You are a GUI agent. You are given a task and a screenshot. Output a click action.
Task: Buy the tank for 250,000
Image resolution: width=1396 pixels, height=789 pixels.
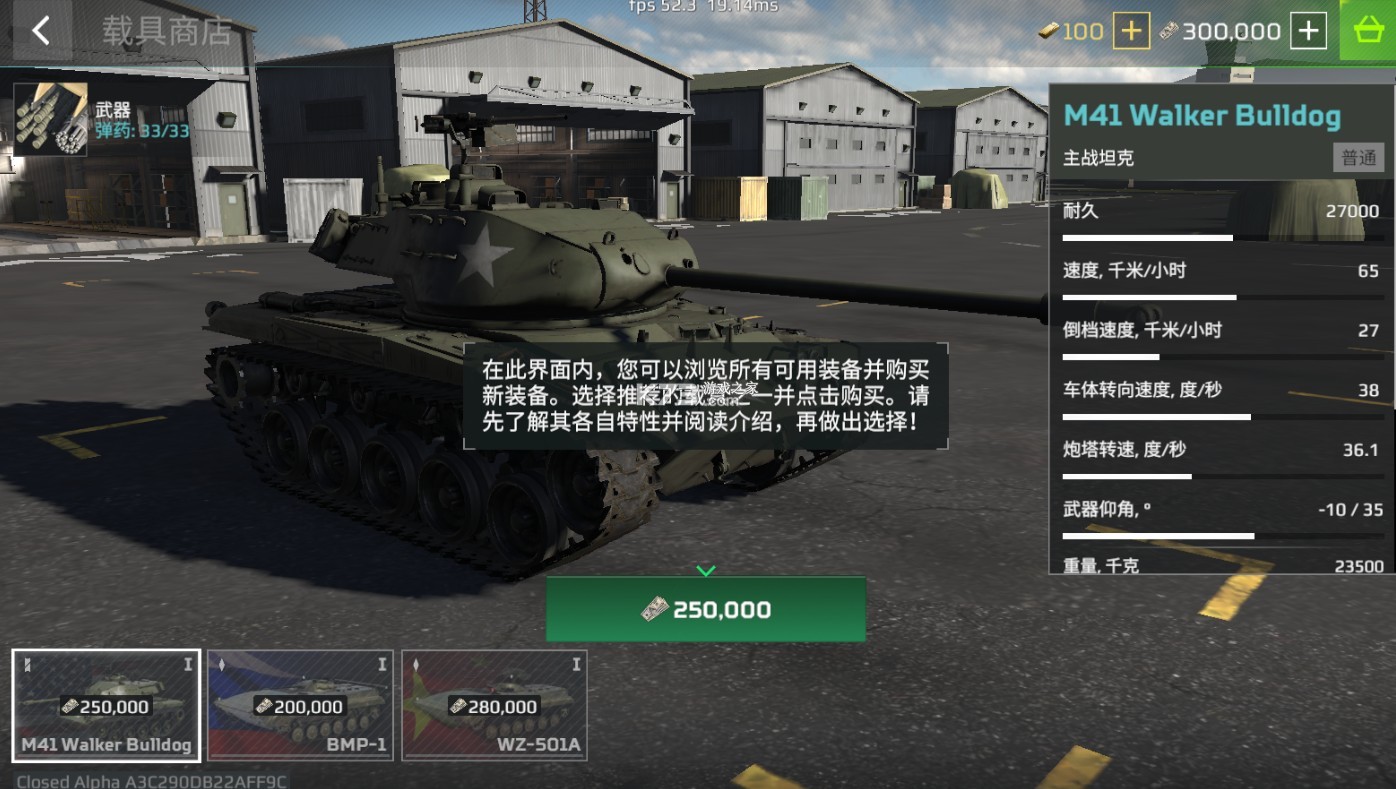tap(705, 609)
